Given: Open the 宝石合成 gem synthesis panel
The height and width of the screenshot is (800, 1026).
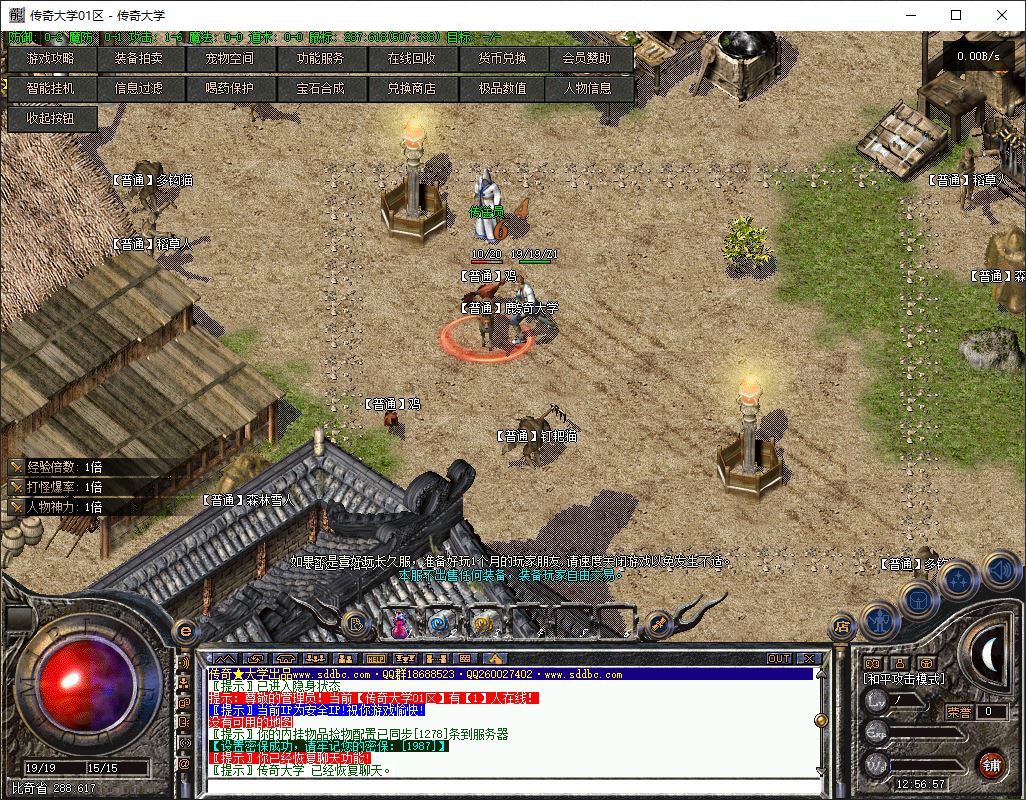Looking at the screenshot, I should (320, 88).
